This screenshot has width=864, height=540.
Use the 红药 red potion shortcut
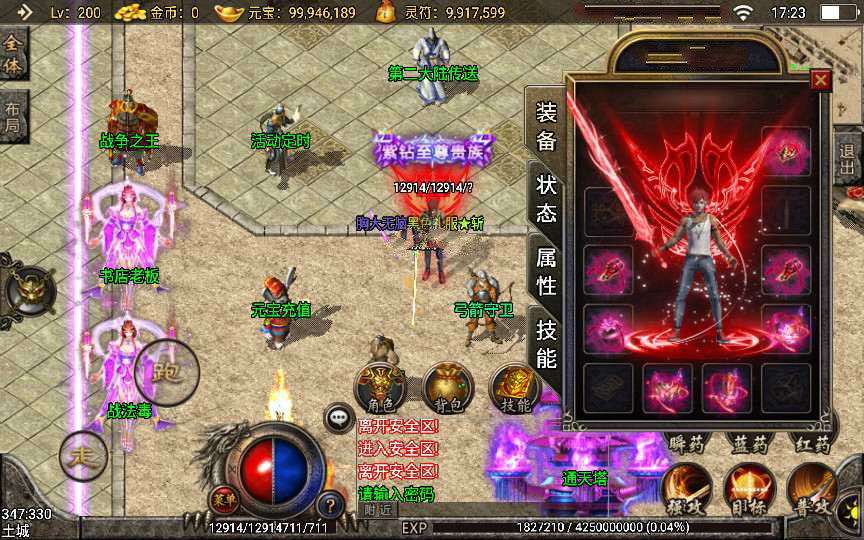810,444
